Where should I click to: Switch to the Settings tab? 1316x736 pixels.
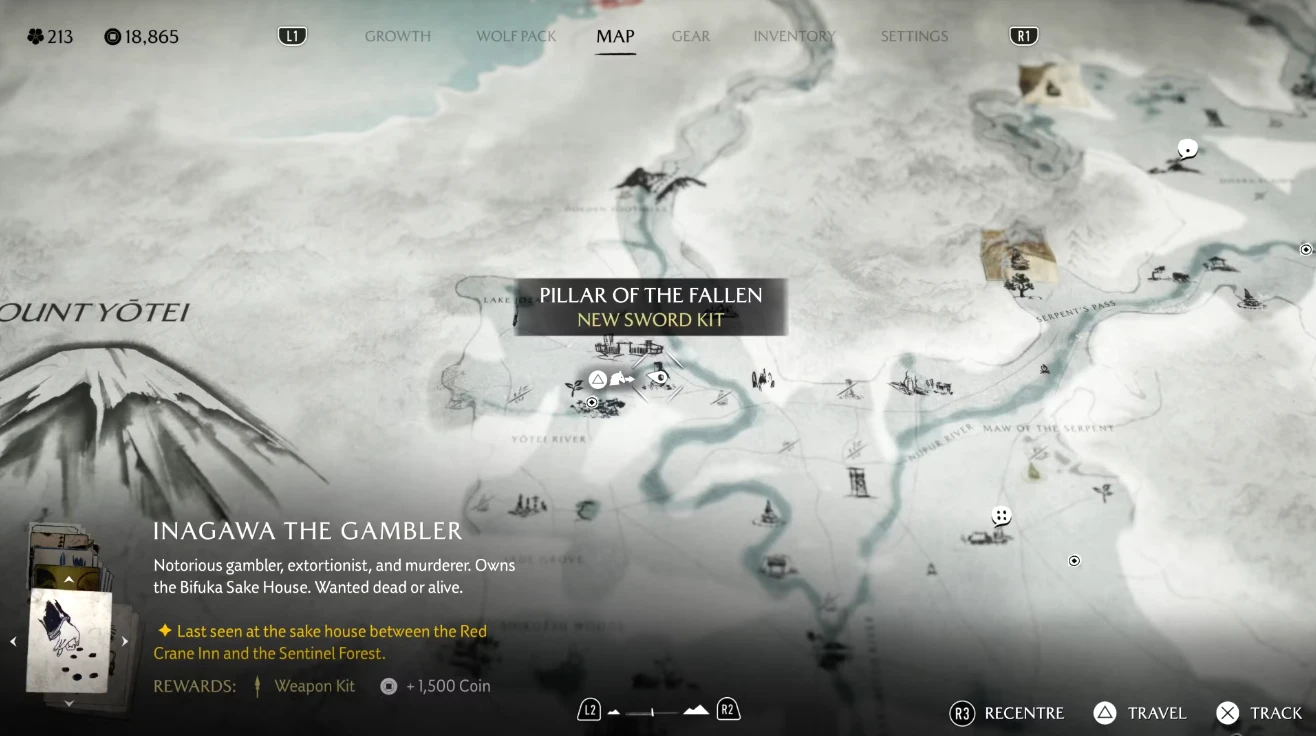pyautogui.click(x=914, y=36)
